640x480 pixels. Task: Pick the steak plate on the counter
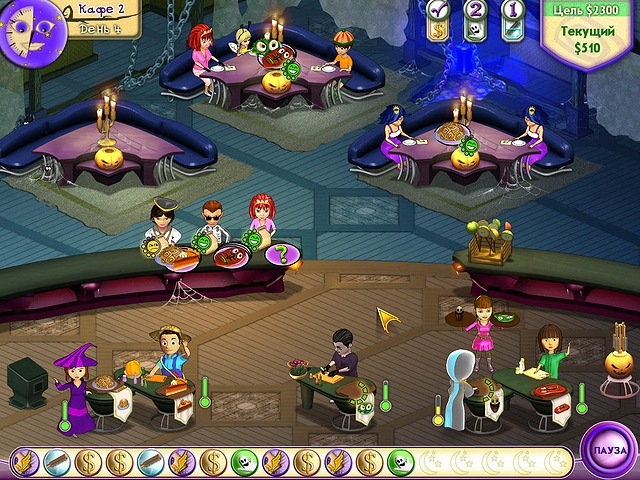pyautogui.click(x=229, y=256)
